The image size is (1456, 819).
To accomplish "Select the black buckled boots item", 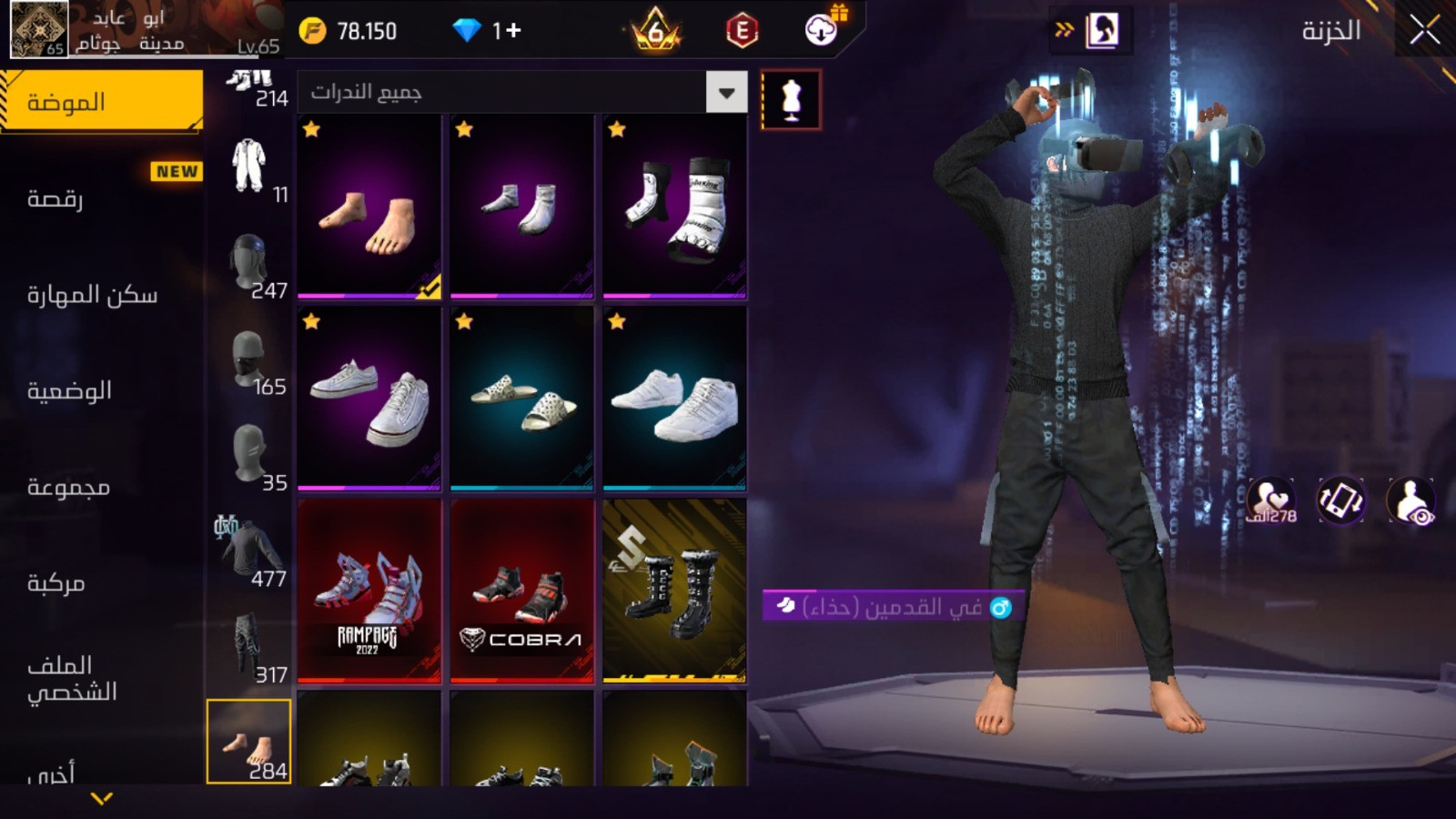I will click(x=674, y=591).
